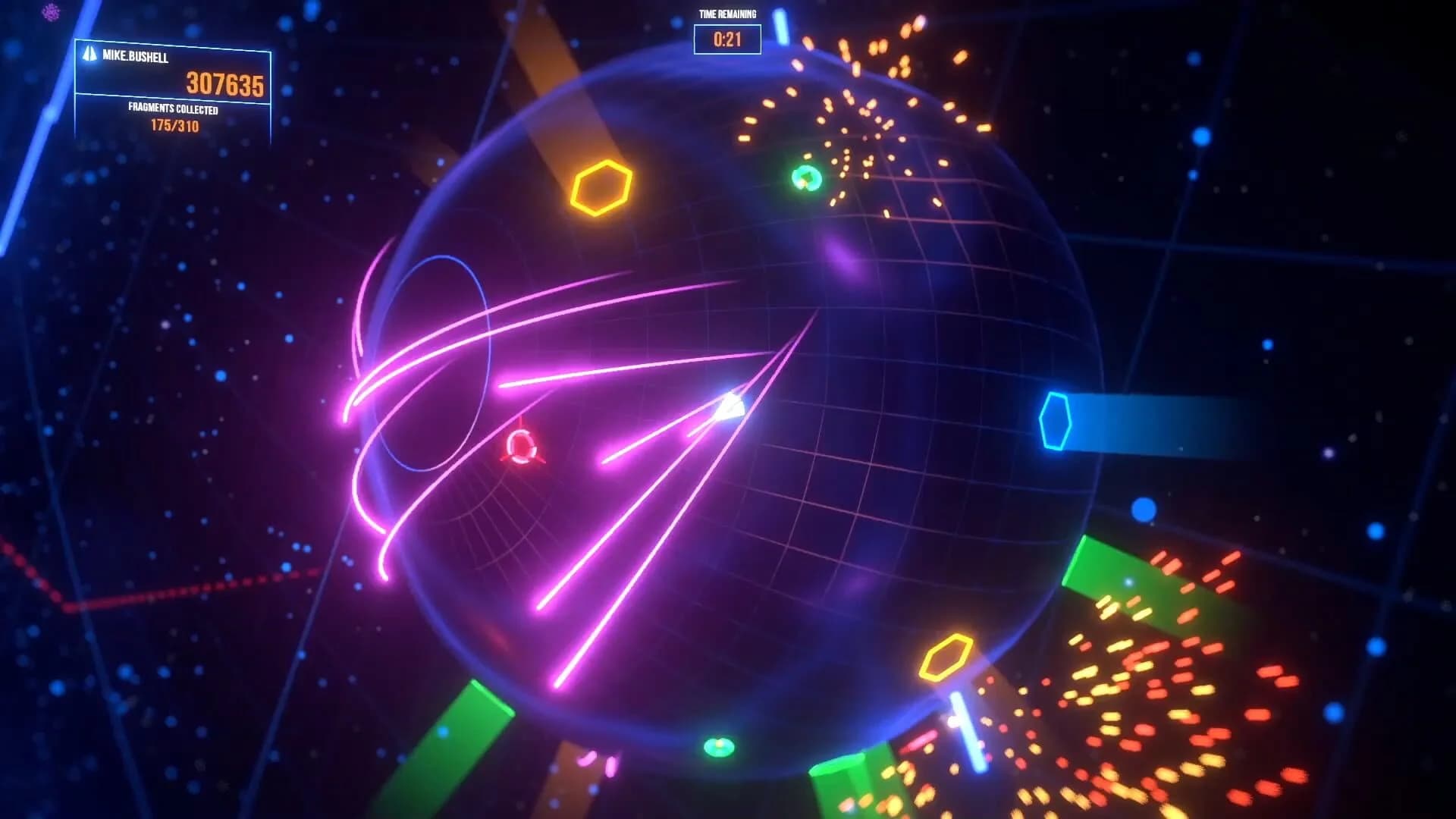Select the TIME REMAINING header text
The image size is (1456, 819).
coord(726,13)
